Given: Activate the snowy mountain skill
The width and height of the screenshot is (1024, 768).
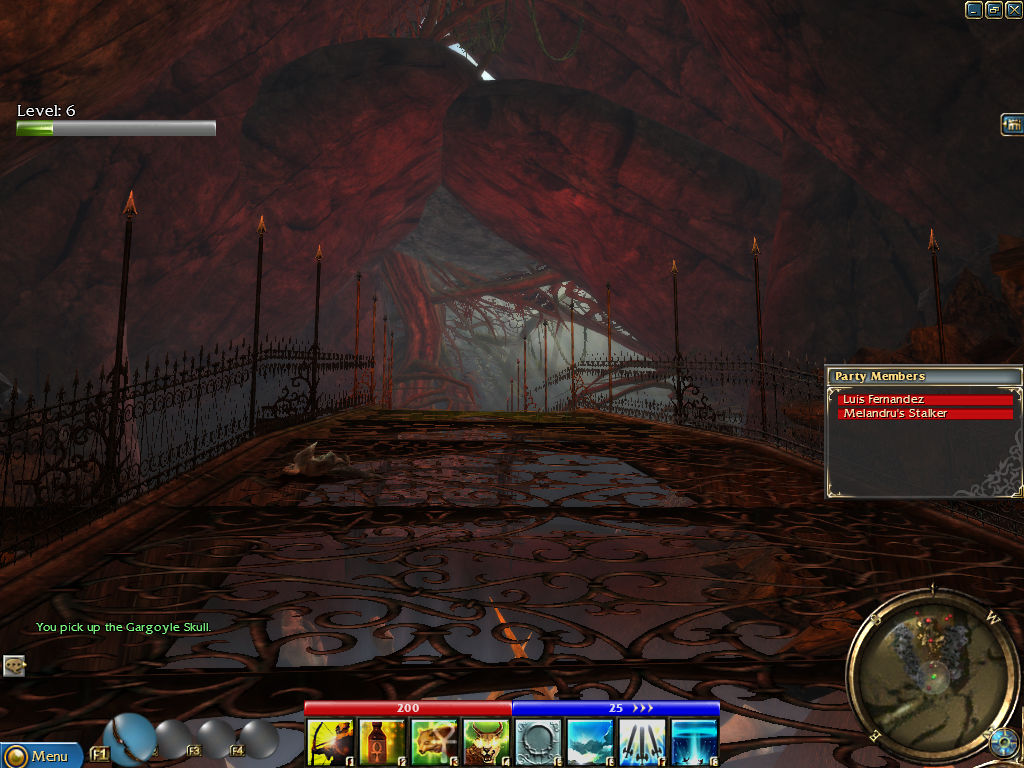Looking at the screenshot, I should pos(590,742).
